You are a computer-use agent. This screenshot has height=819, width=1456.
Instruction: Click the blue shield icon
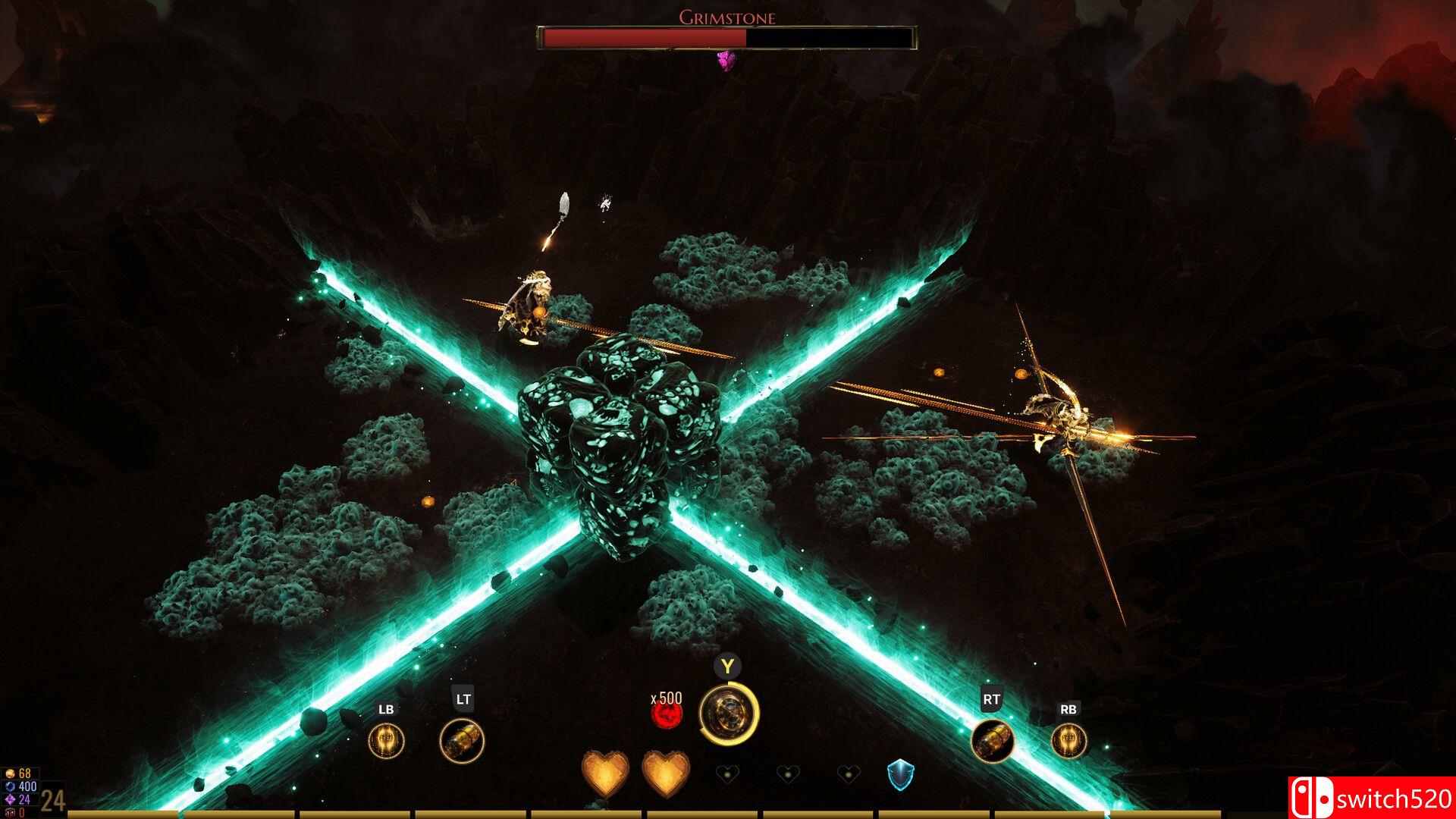pyautogui.click(x=900, y=776)
